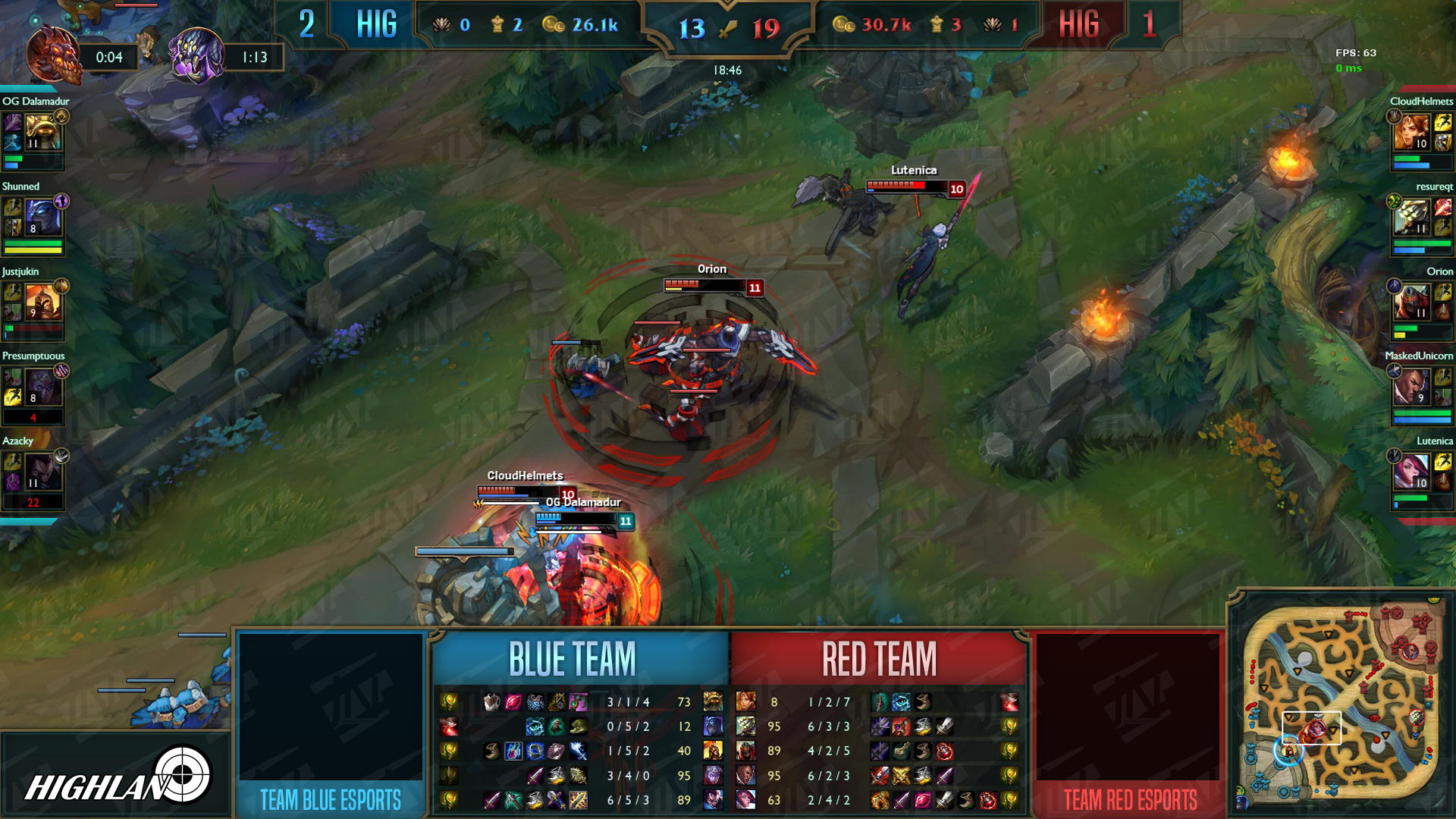
Task: Click the blue HIG team name banner
Action: point(377,24)
